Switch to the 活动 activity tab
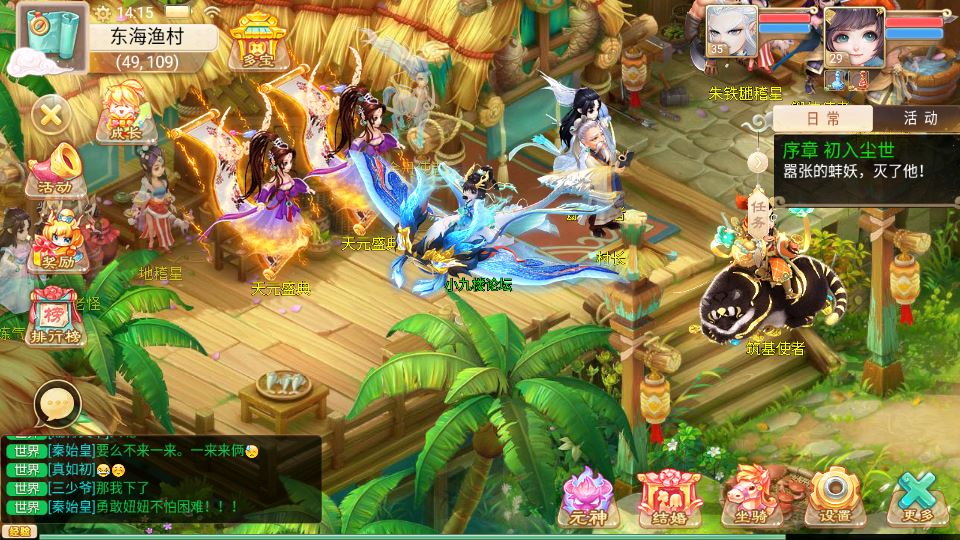This screenshot has width=960, height=540. (919, 119)
